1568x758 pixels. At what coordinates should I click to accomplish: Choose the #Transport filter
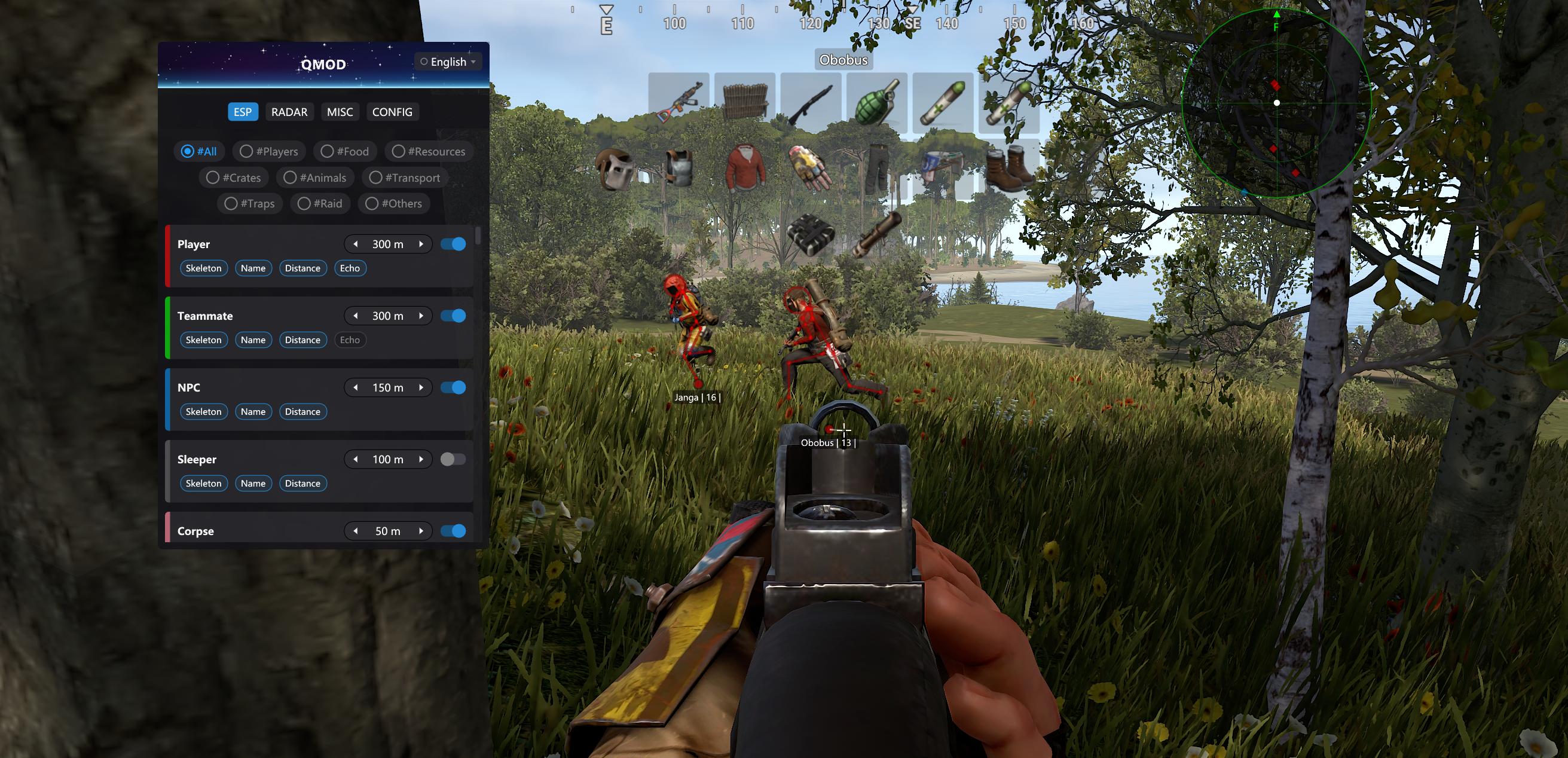coord(404,178)
